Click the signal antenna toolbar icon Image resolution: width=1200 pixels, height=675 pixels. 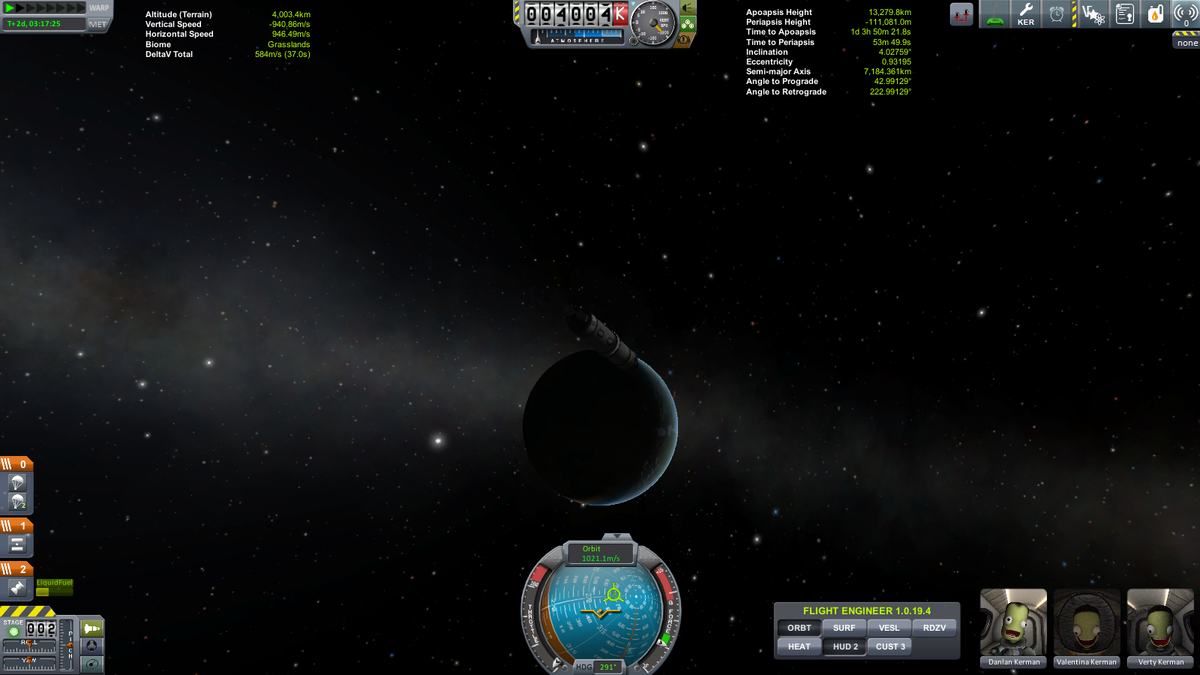pos(1186,14)
